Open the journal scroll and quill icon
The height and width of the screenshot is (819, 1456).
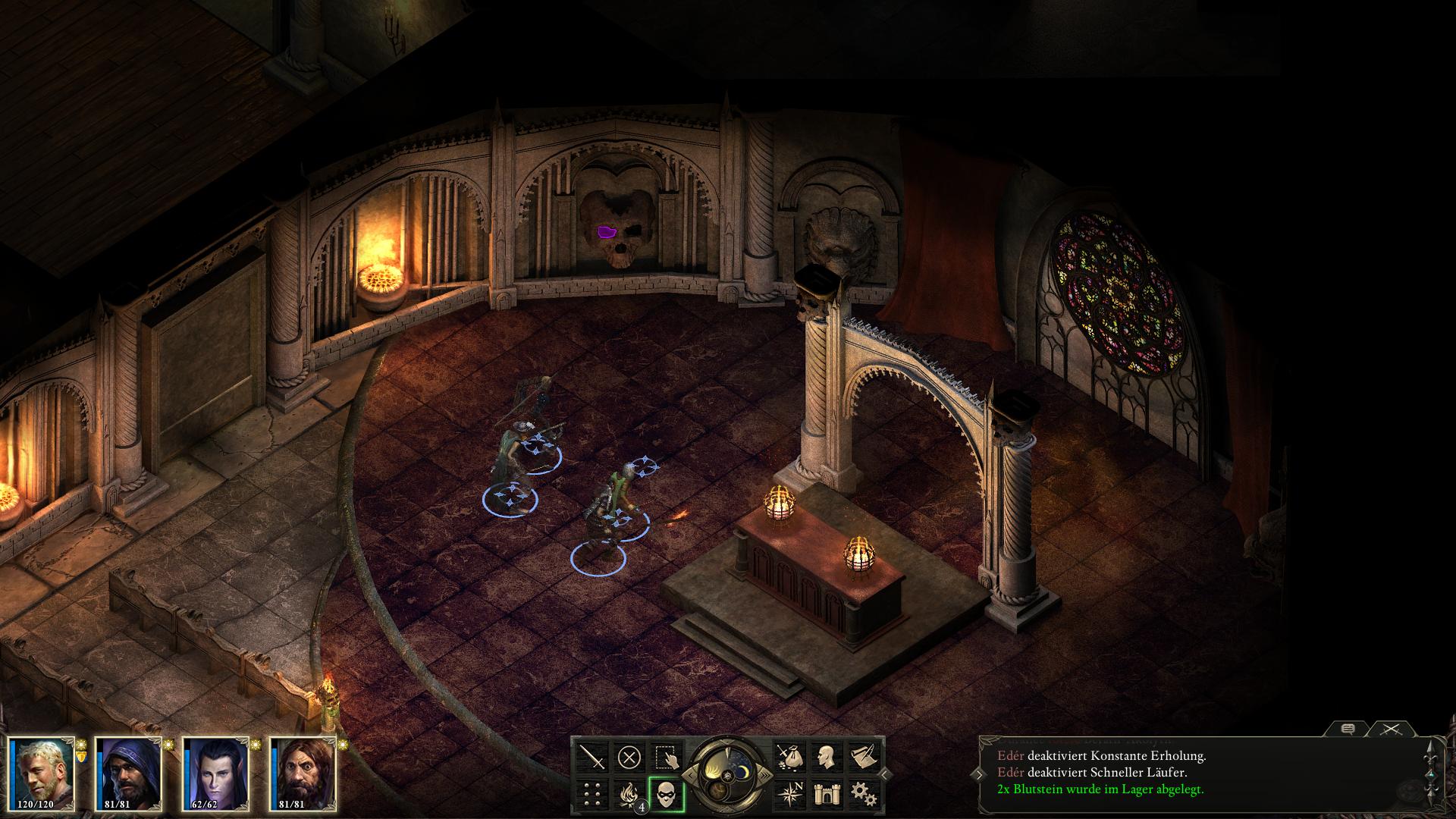863,757
